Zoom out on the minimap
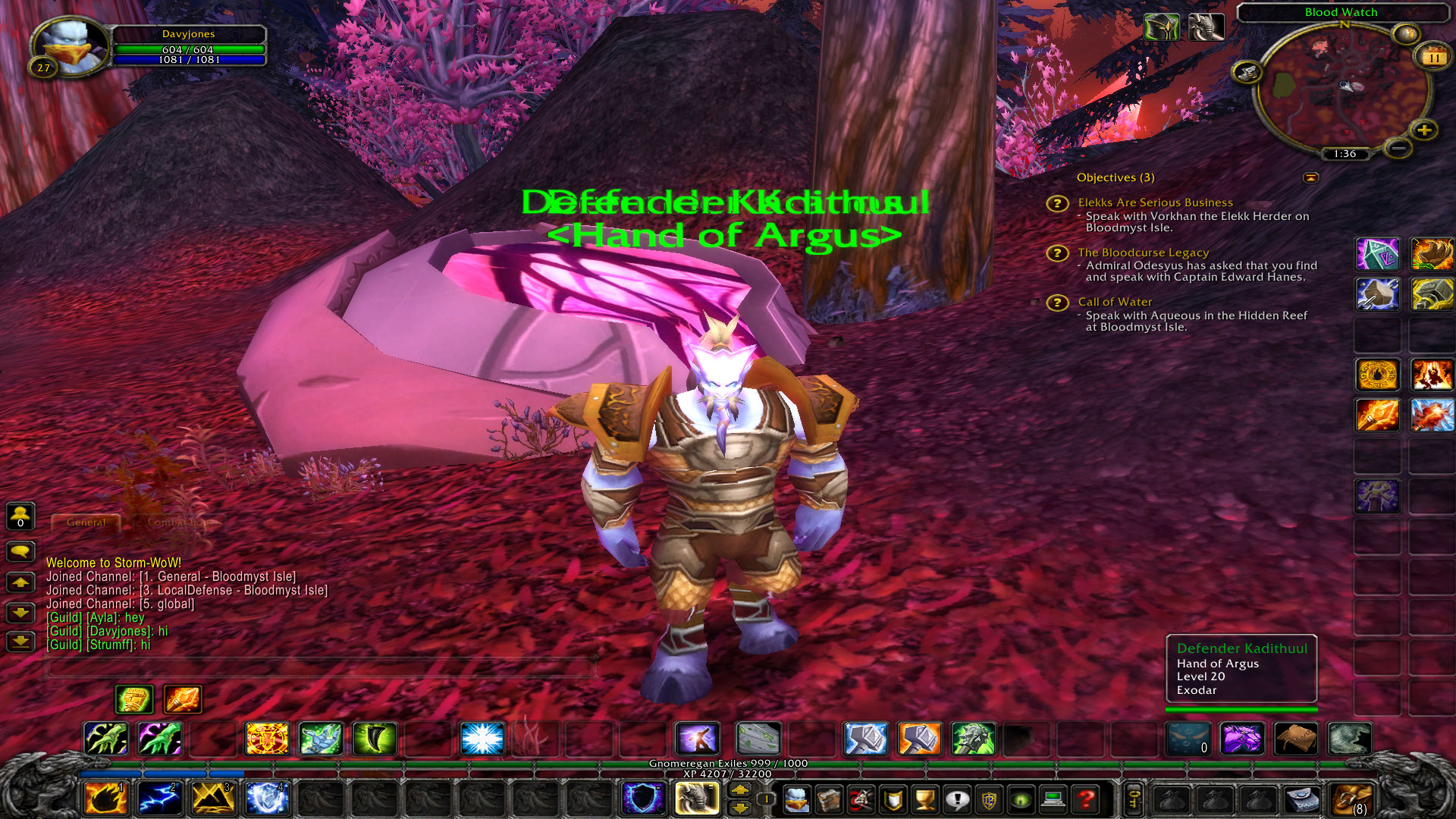1456x819 pixels. pyautogui.click(x=1398, y=148)
